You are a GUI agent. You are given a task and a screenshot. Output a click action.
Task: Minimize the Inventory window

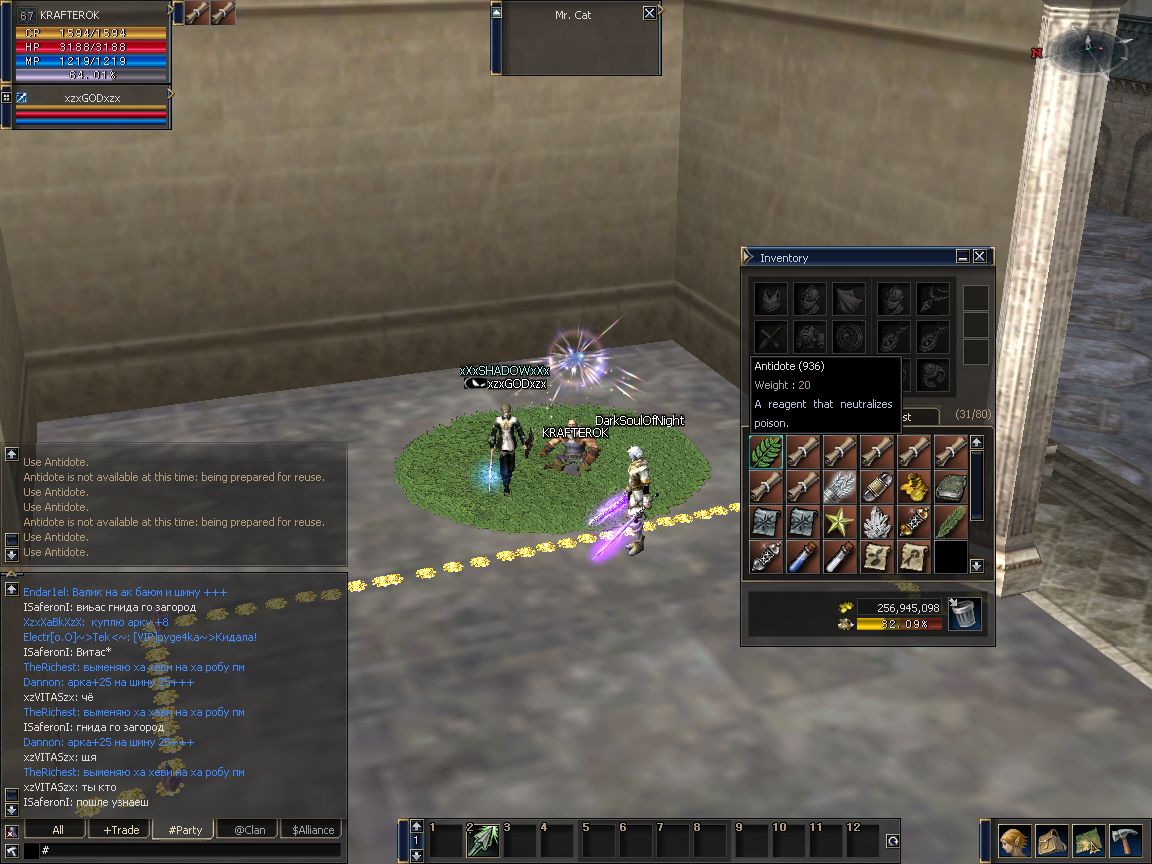point(963,257)
